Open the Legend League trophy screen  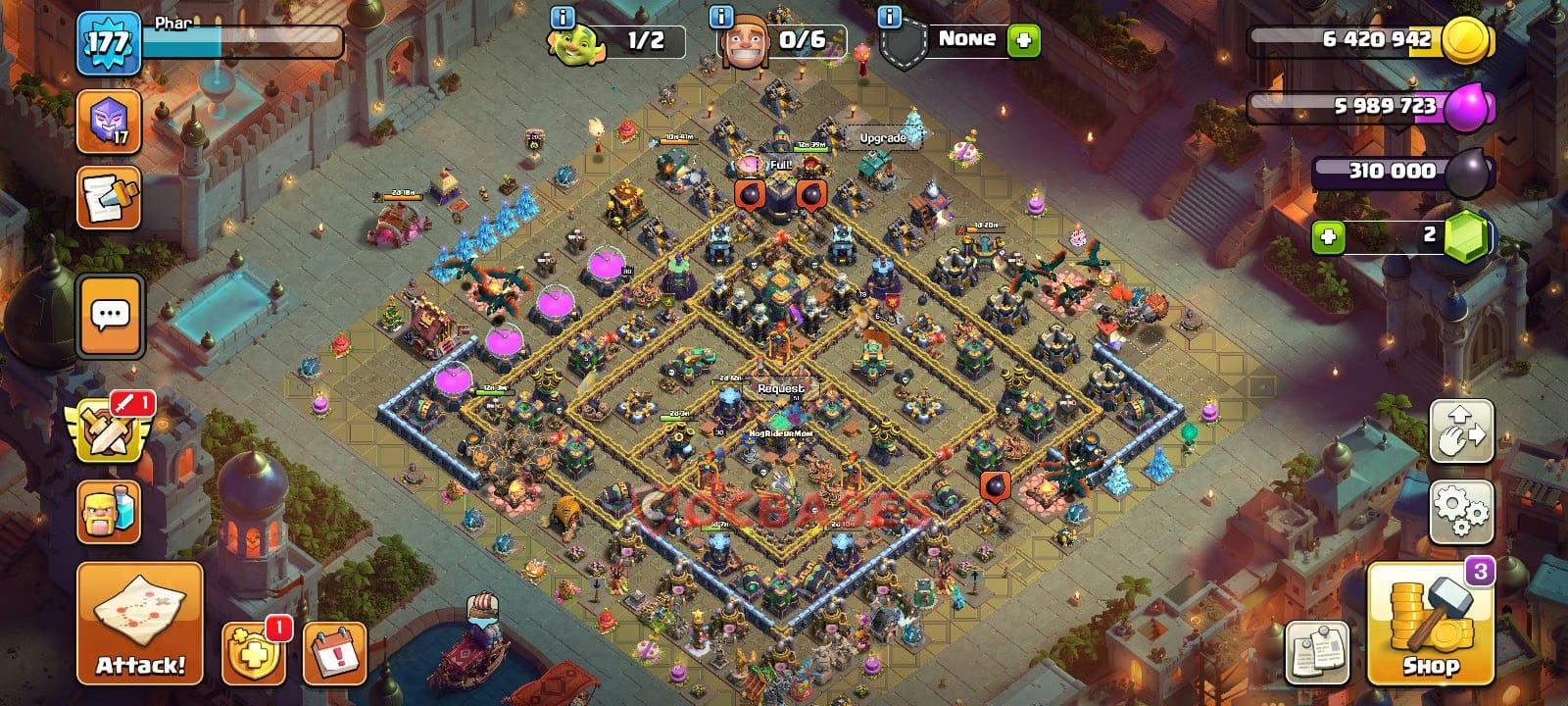pos(108,126)
